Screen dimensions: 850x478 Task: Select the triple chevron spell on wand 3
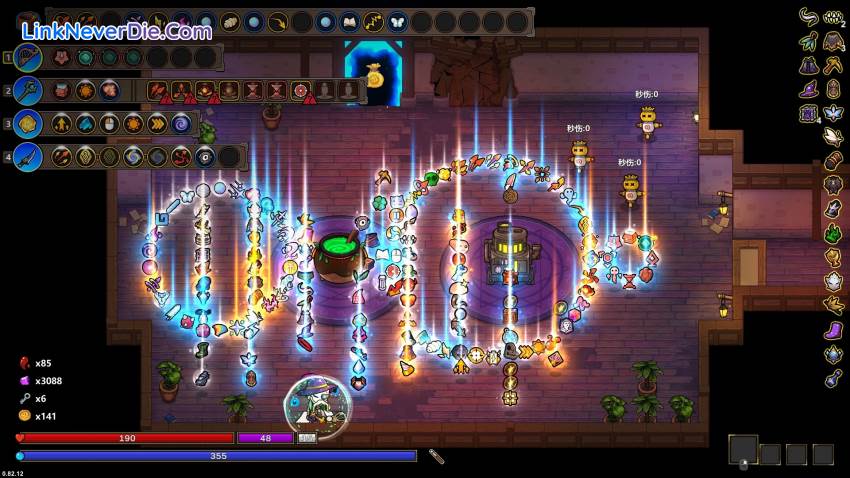[158, 124]
